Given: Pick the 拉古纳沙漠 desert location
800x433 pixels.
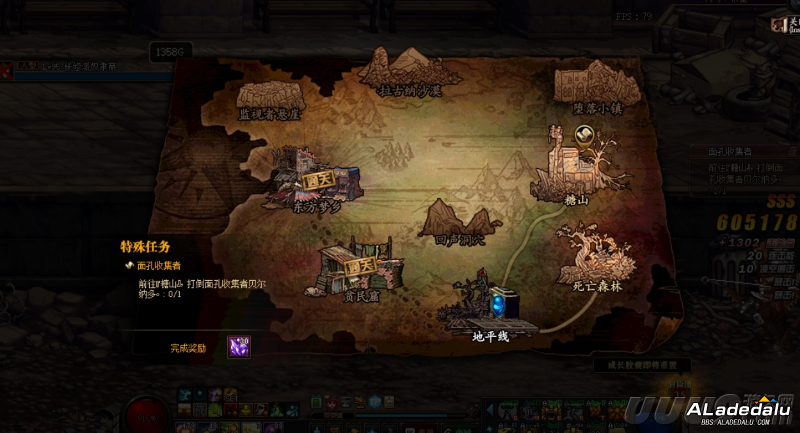Looking at the screenshot, I should click(x=409, y=70).
